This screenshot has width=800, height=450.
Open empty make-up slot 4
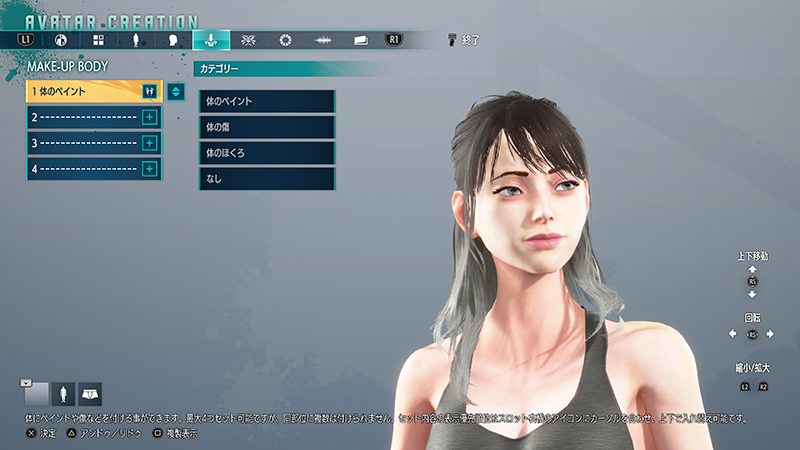[84, 169]
